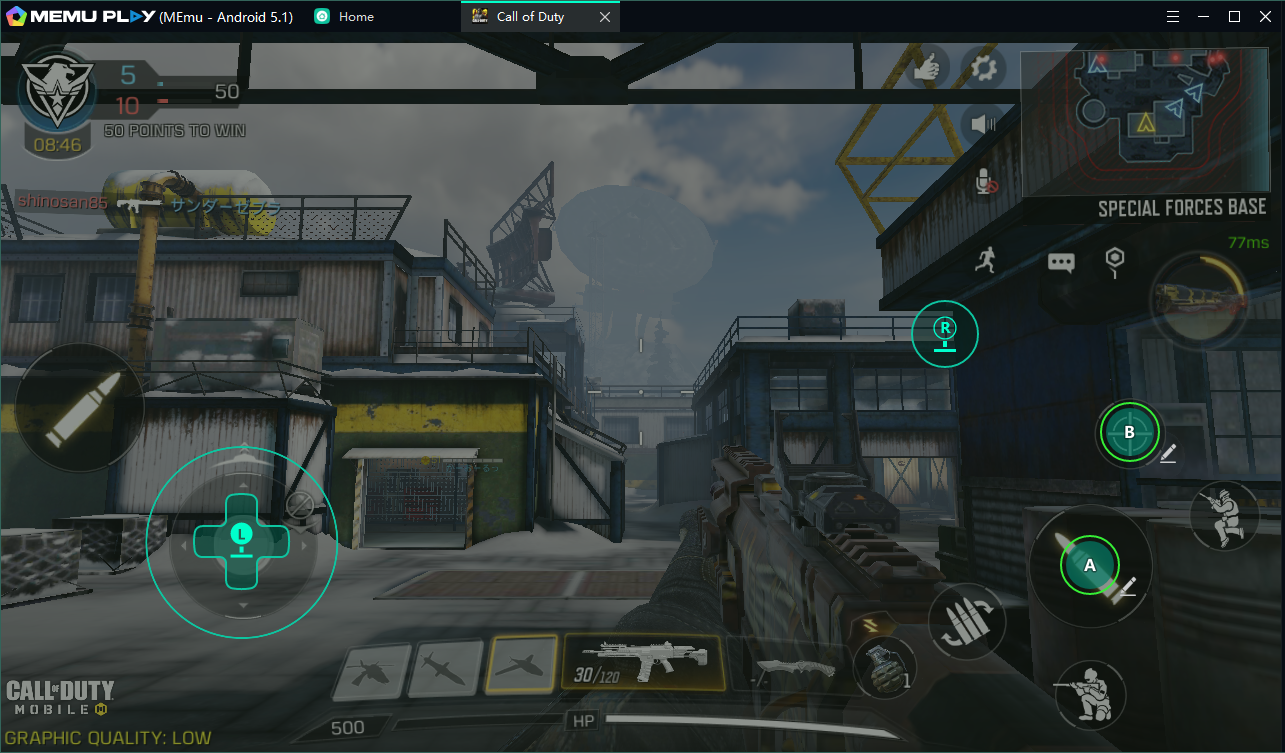Tap the location ping marker icon

point(1114,261)
